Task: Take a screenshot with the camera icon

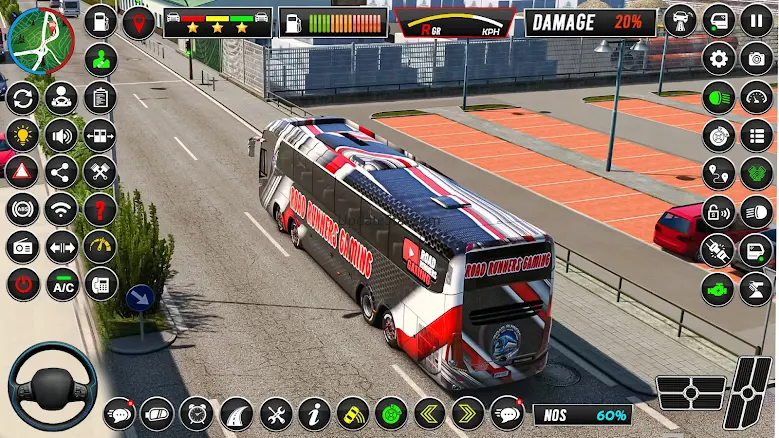Action: [757, 59]
